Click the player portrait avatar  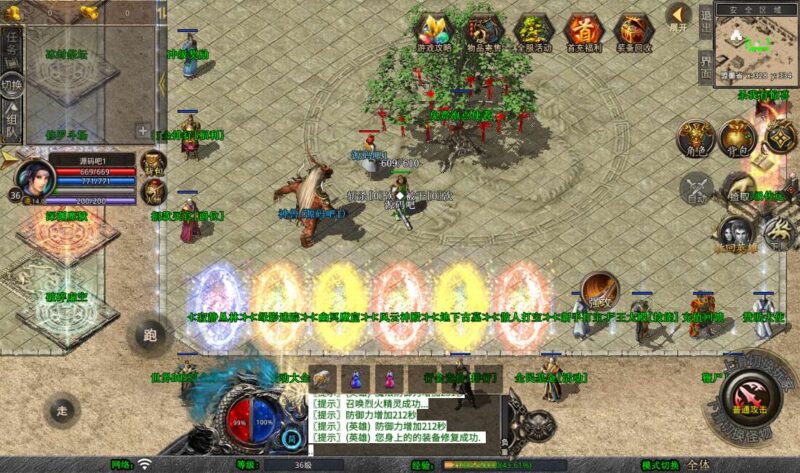36,181
